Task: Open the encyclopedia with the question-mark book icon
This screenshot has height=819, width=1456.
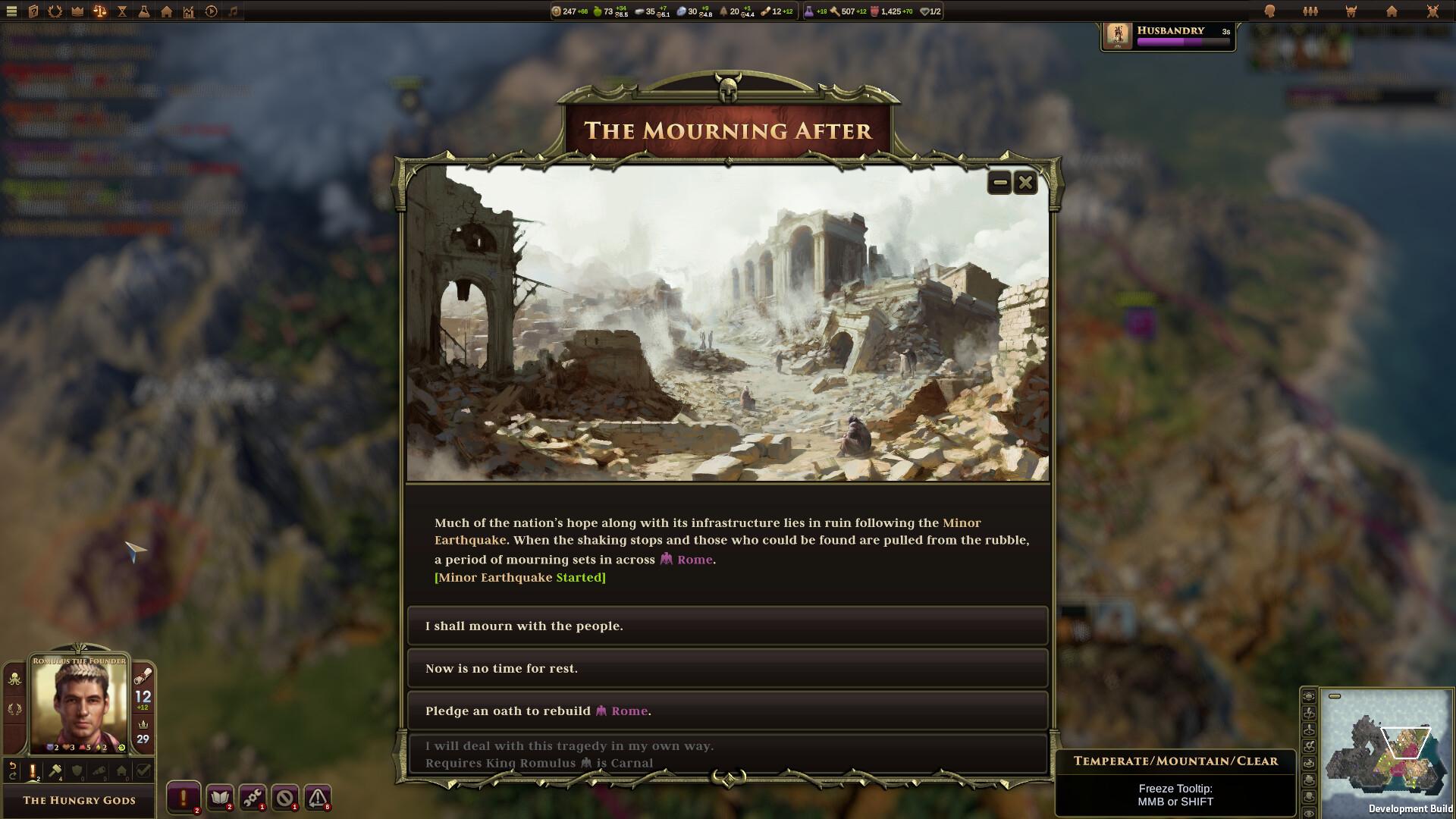Action: pyautogui.click(x=33, y=11)
